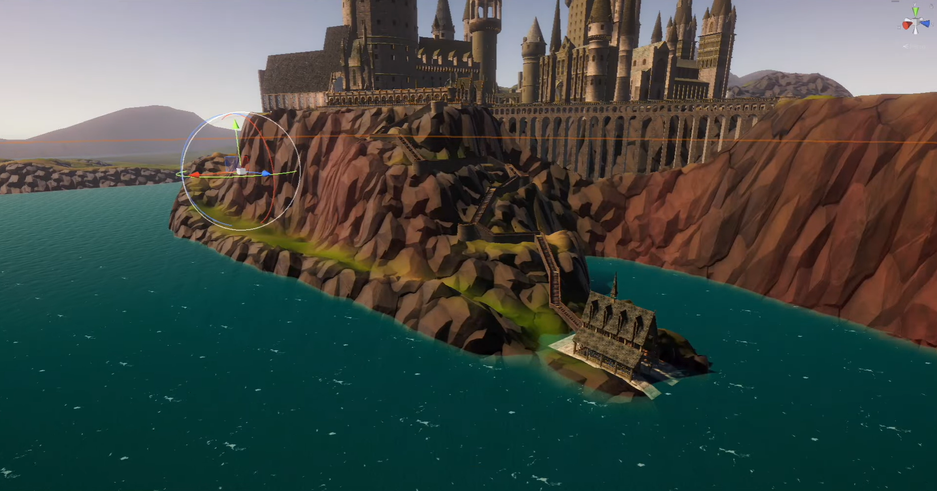
Task: Click the lock icon beside orientation gizmo
Action: point(929,5)
